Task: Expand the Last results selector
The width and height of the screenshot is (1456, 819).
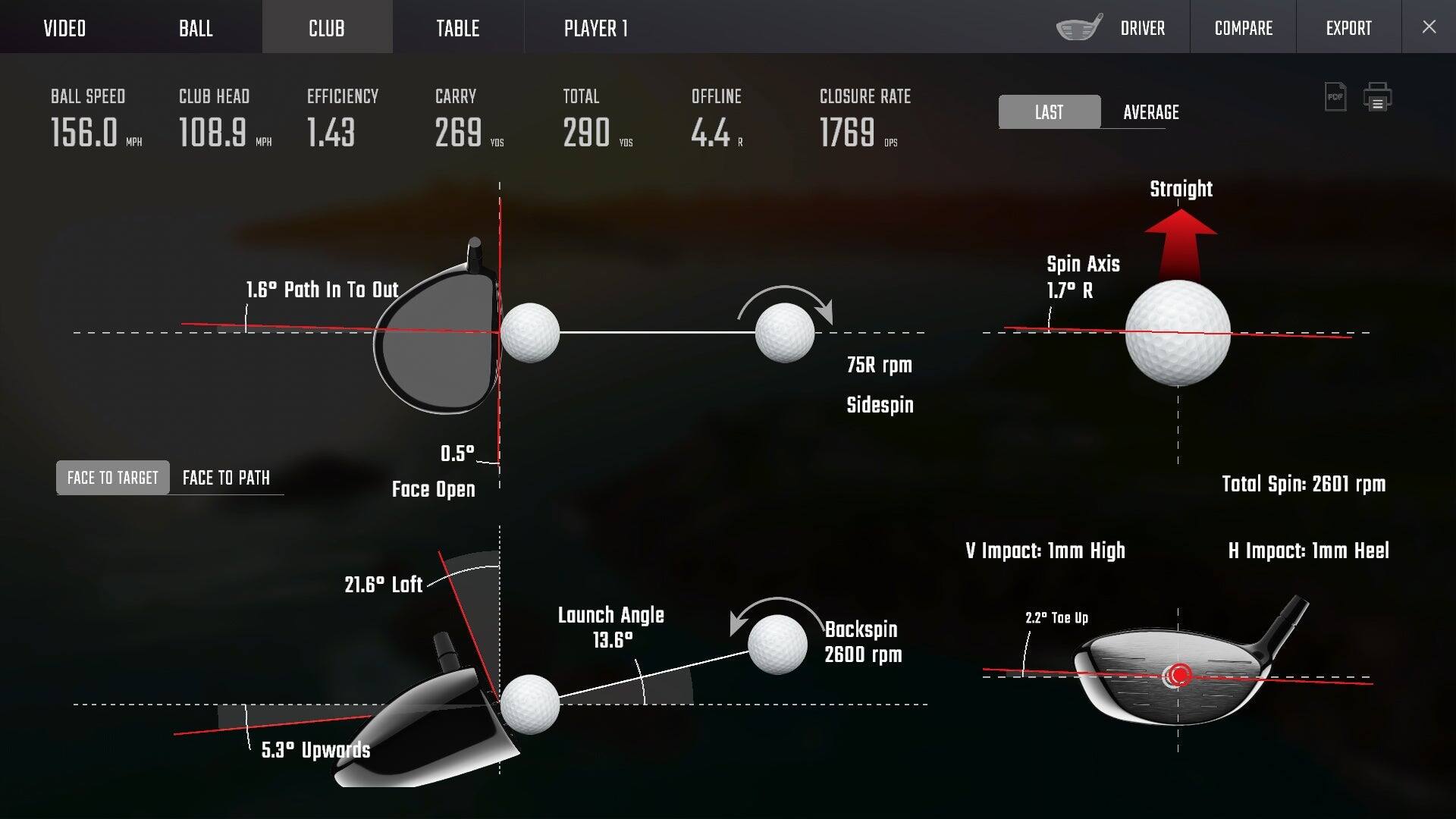Action: pyautogui.click(x=1049, y=112)
